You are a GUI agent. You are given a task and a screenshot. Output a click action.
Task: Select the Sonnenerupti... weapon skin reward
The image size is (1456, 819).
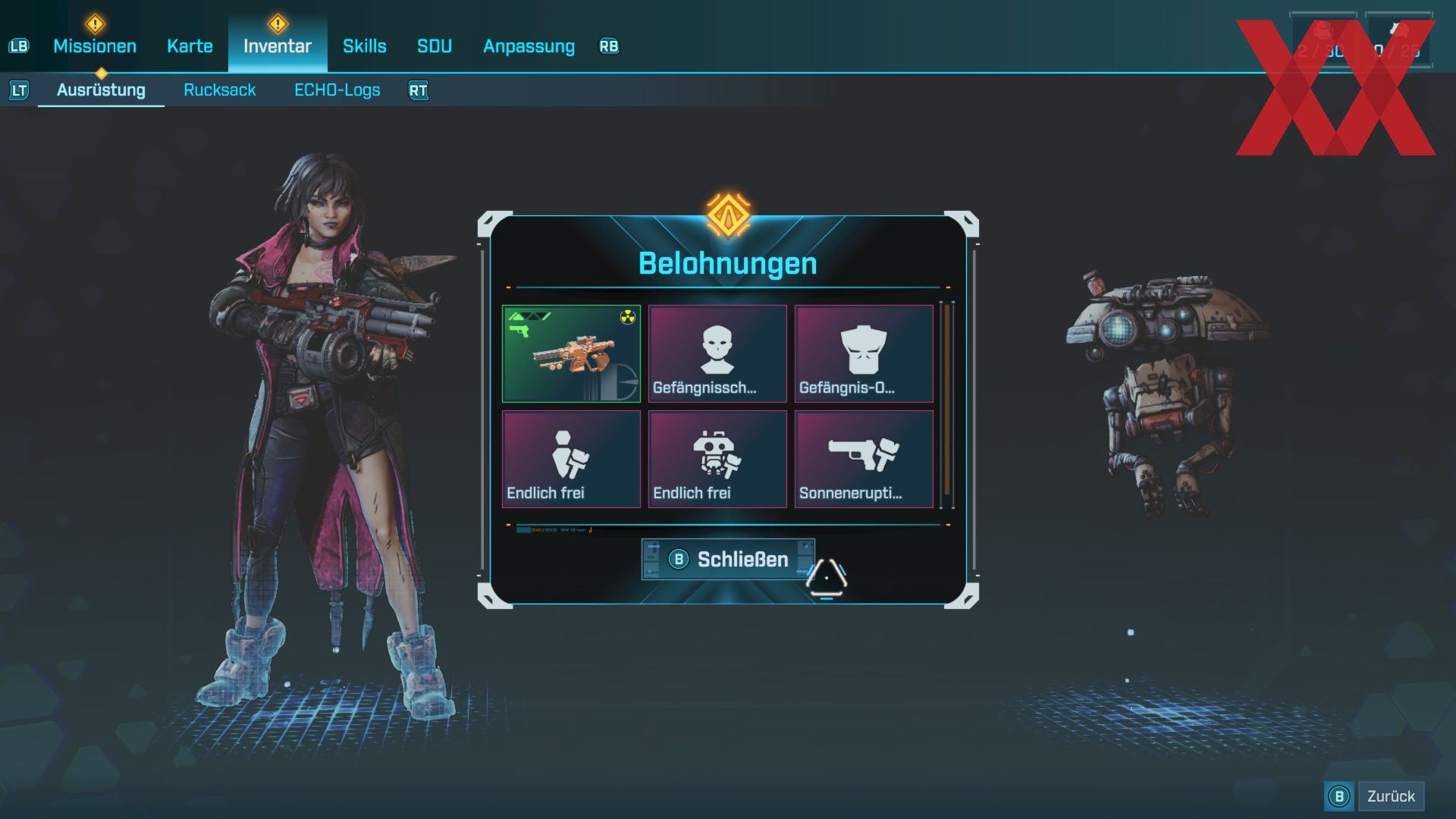pyautogui.click(x=864, y=459)
